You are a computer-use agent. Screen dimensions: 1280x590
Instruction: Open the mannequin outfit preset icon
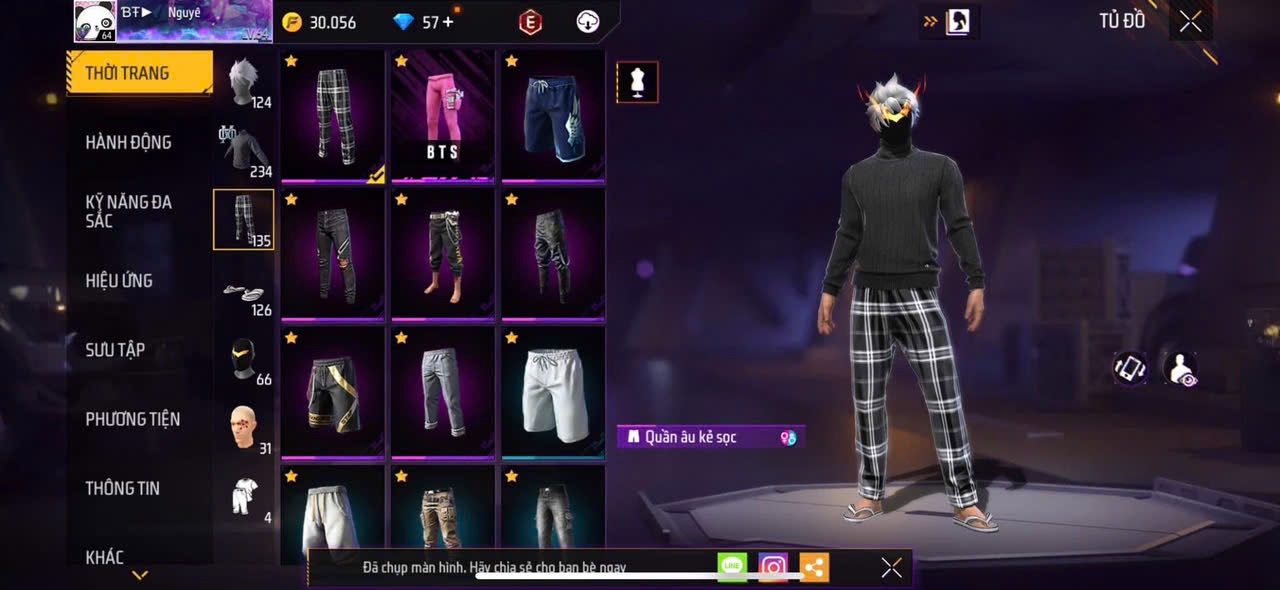tap(637, 82)
